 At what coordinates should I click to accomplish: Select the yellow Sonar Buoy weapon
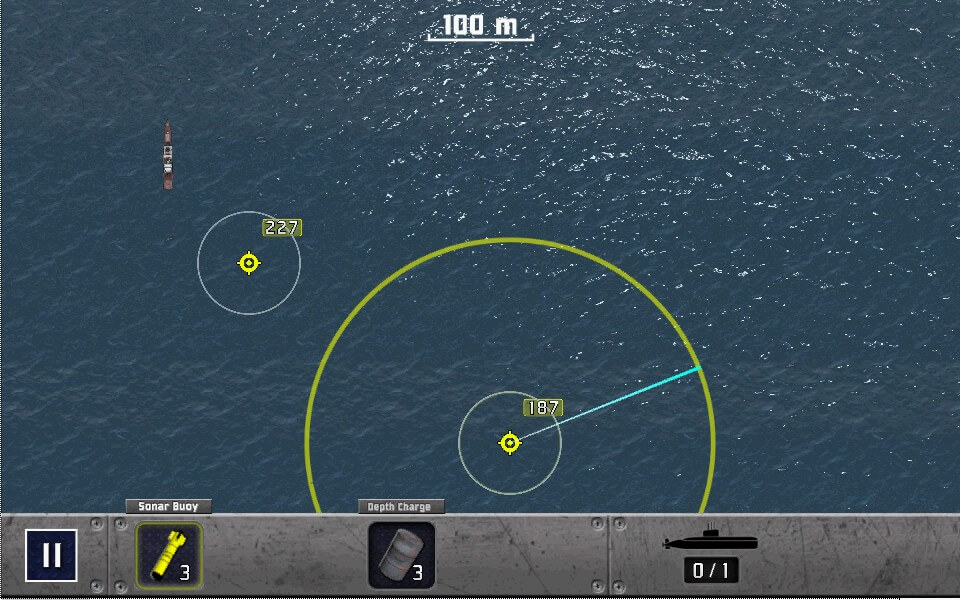point(168,554)
